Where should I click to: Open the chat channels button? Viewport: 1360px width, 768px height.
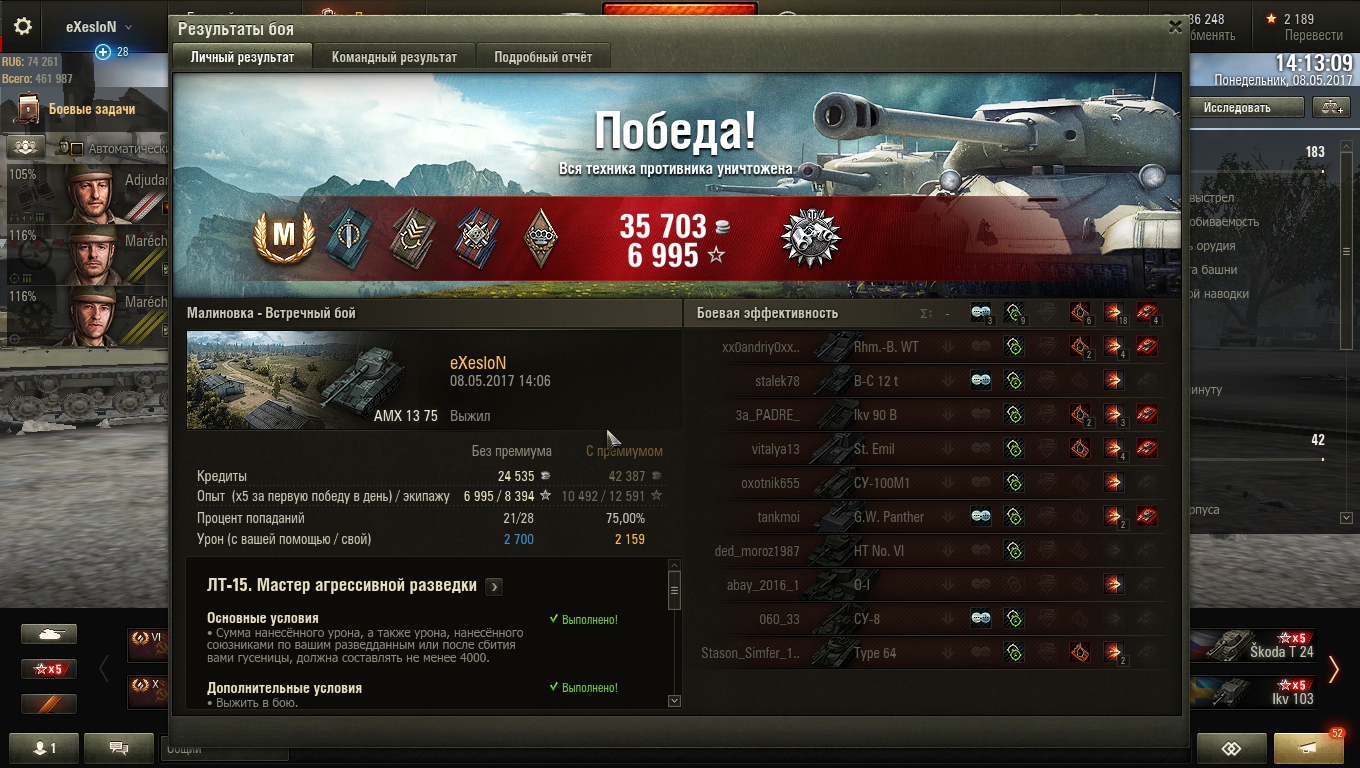coord(119,747)
